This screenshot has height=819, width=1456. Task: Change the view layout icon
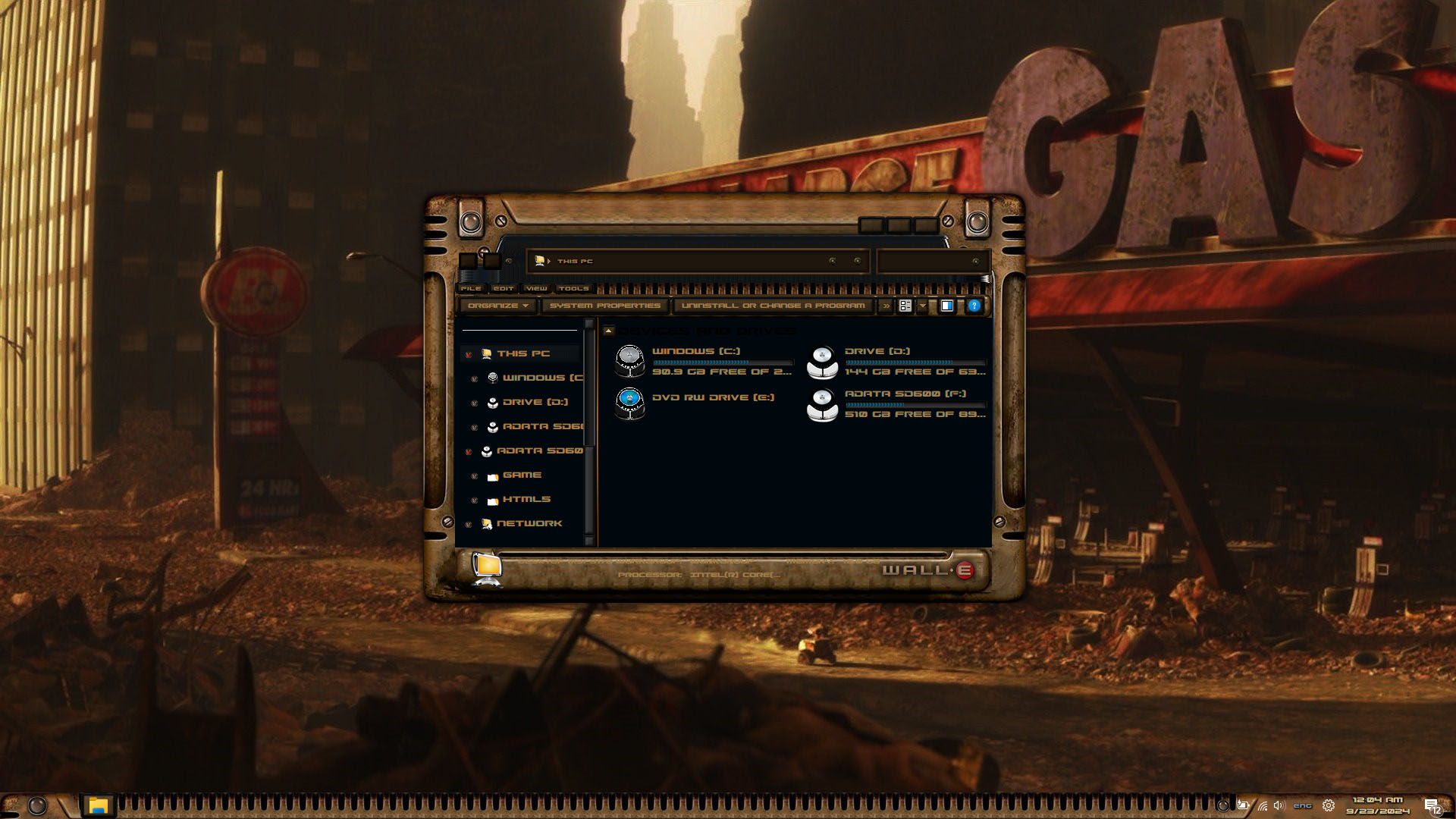(x=905, y=306)
